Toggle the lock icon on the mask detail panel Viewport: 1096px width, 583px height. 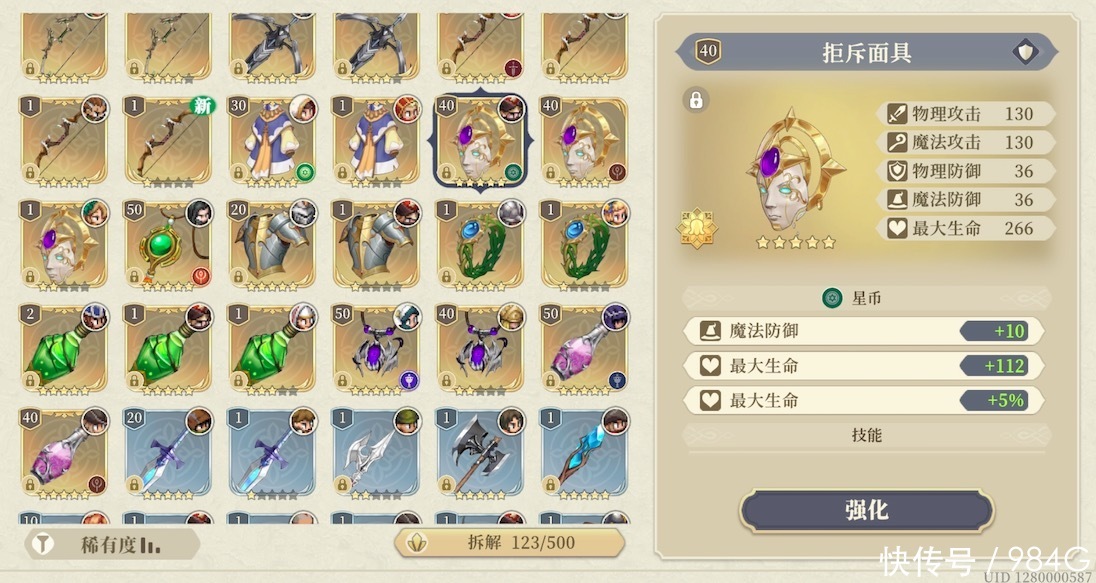click(x=696, y=99)
